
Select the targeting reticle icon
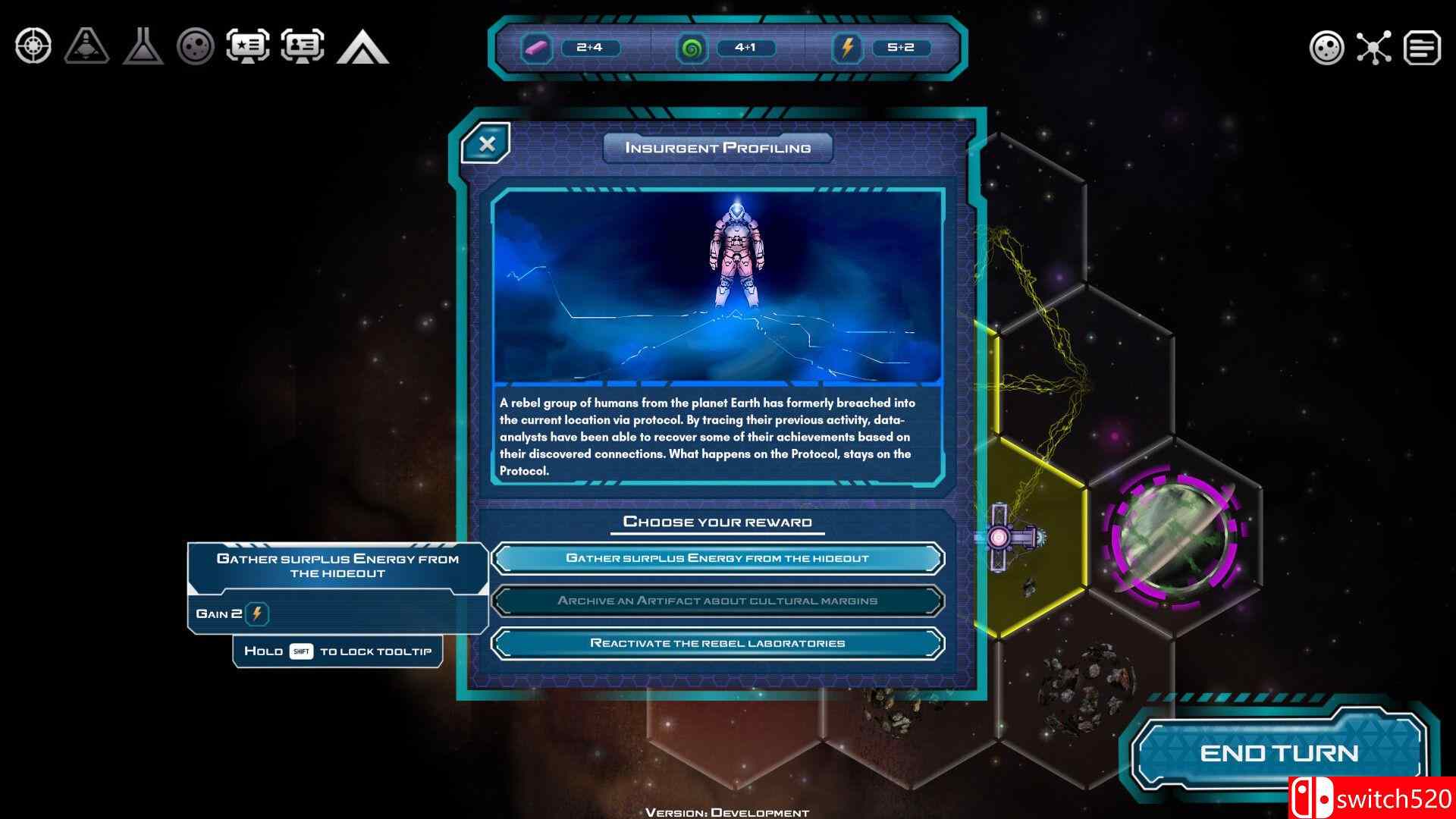[32, 47]
